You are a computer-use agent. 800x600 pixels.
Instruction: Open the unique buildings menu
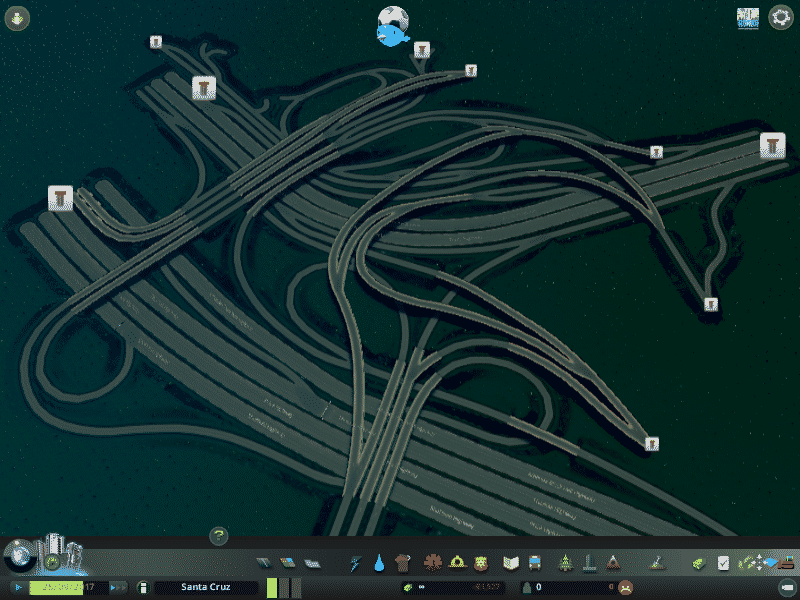pos(590,563)
